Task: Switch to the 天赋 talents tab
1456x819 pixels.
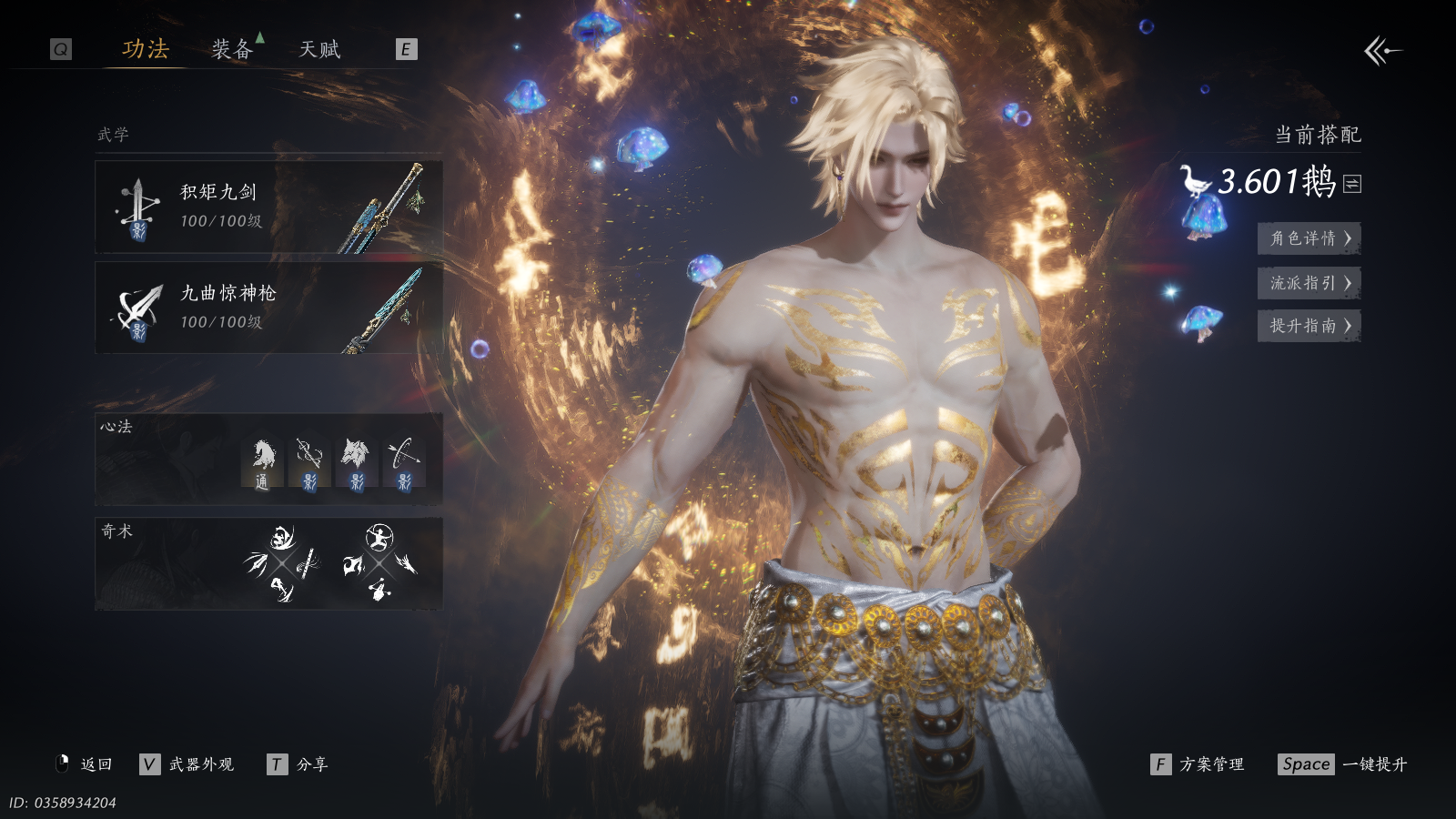Action: (319, 49)
